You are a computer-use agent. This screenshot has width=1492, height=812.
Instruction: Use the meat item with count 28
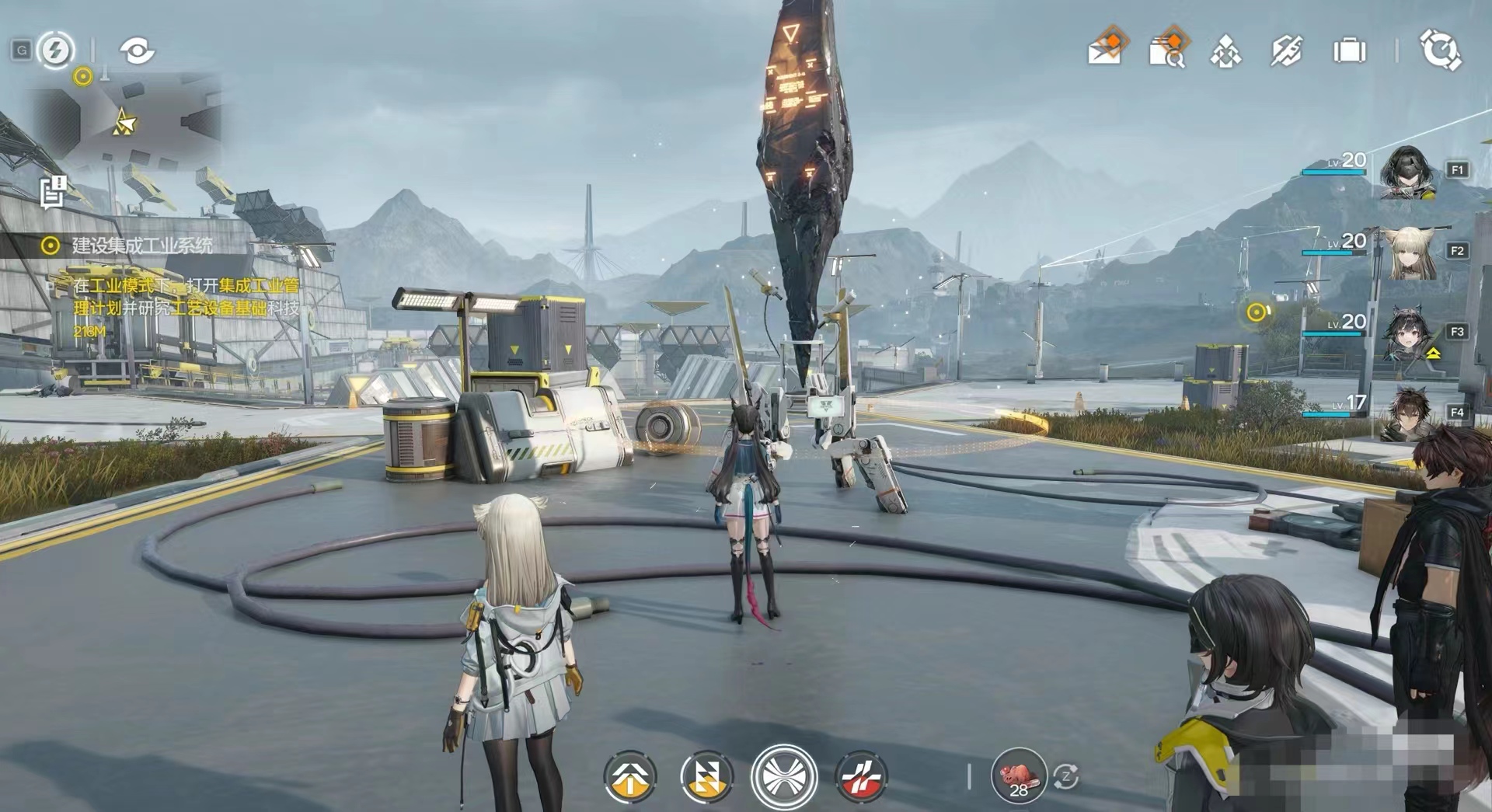(x=1018, y=775)
